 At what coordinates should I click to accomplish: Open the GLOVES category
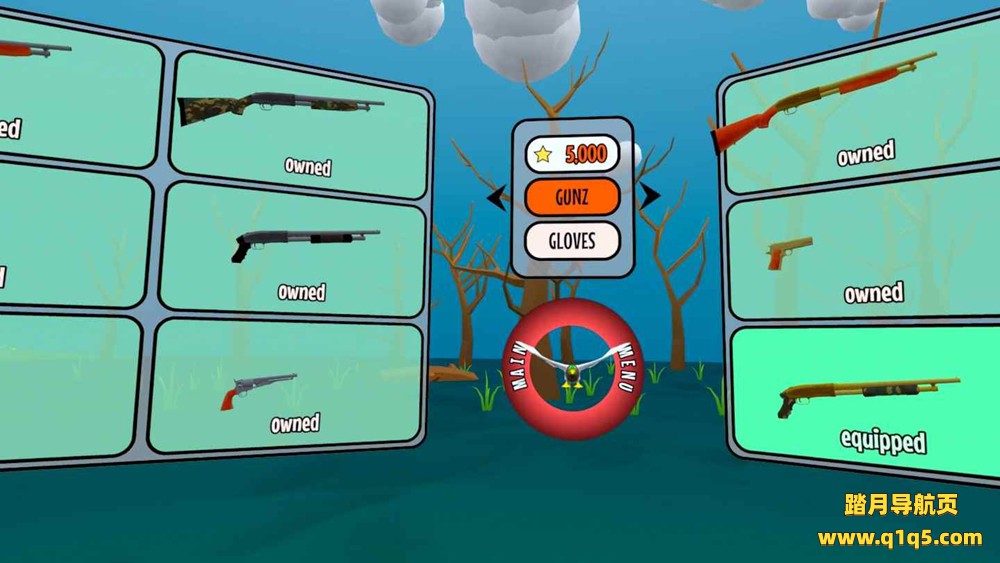(x=572, y=241)
